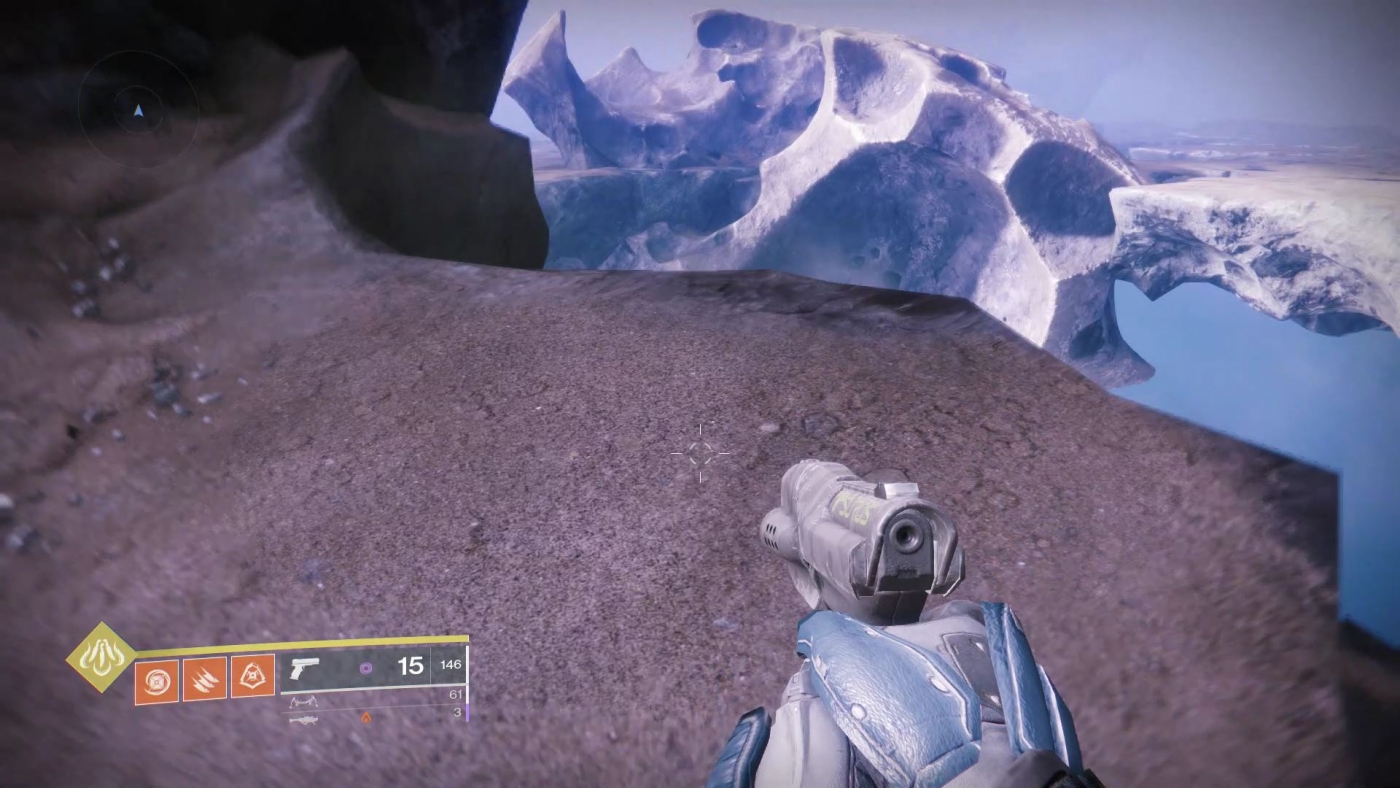Click the orange grenade ability icon
This screenshot has width=1400, height=788.
point(252,677)
